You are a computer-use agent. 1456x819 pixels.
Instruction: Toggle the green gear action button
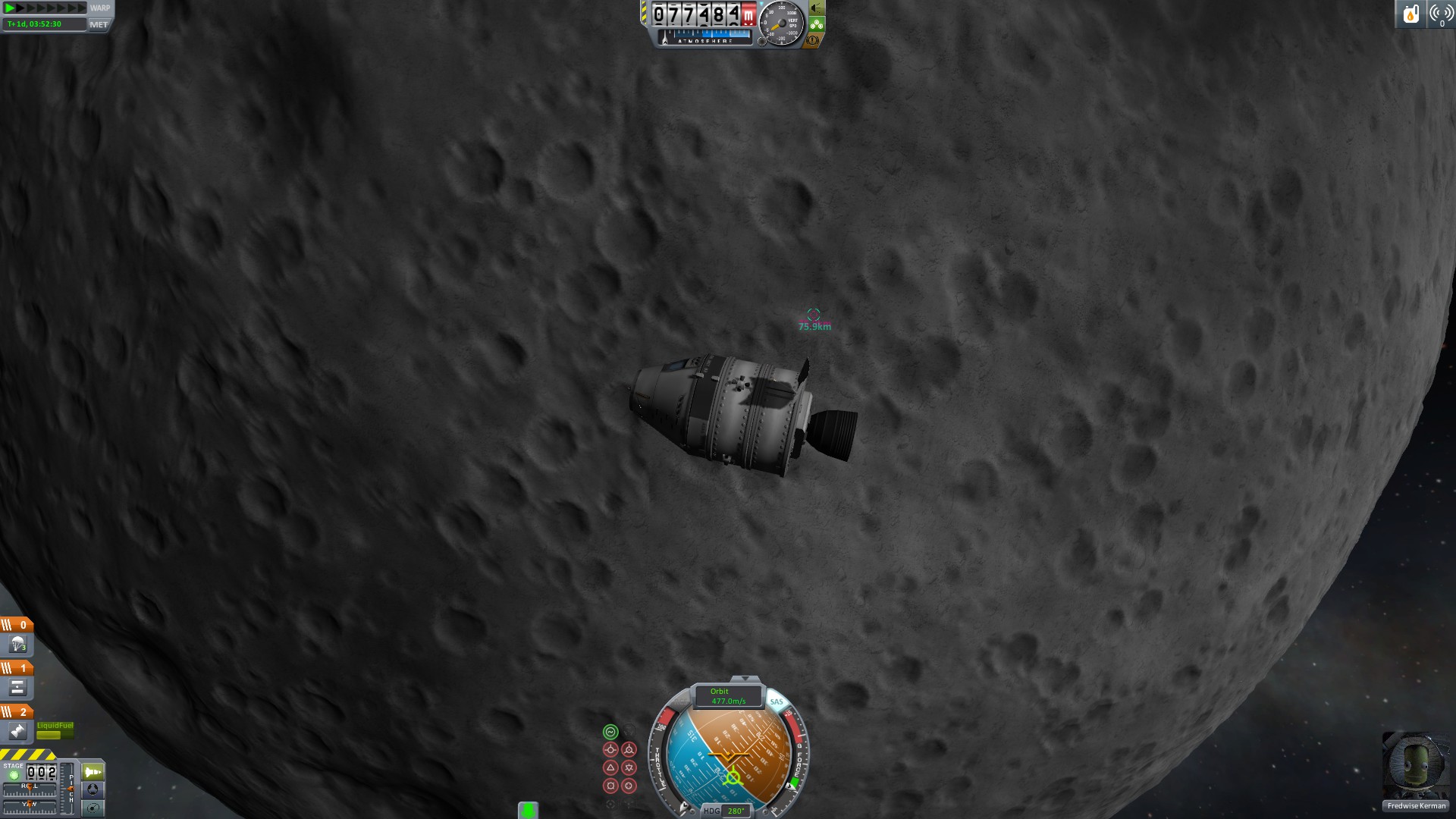coord(817,24)
